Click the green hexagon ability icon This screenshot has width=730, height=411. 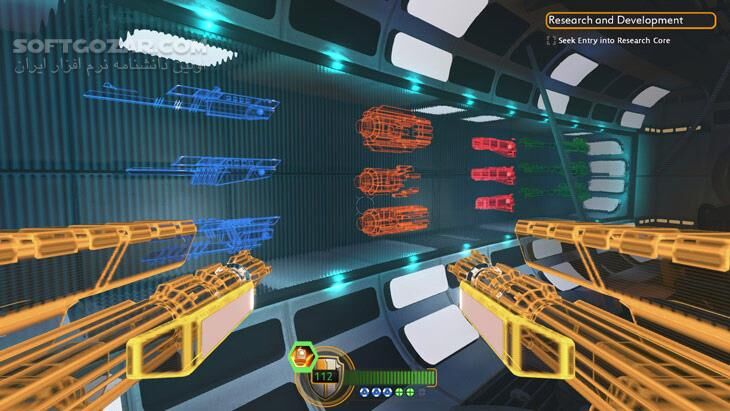303,357
